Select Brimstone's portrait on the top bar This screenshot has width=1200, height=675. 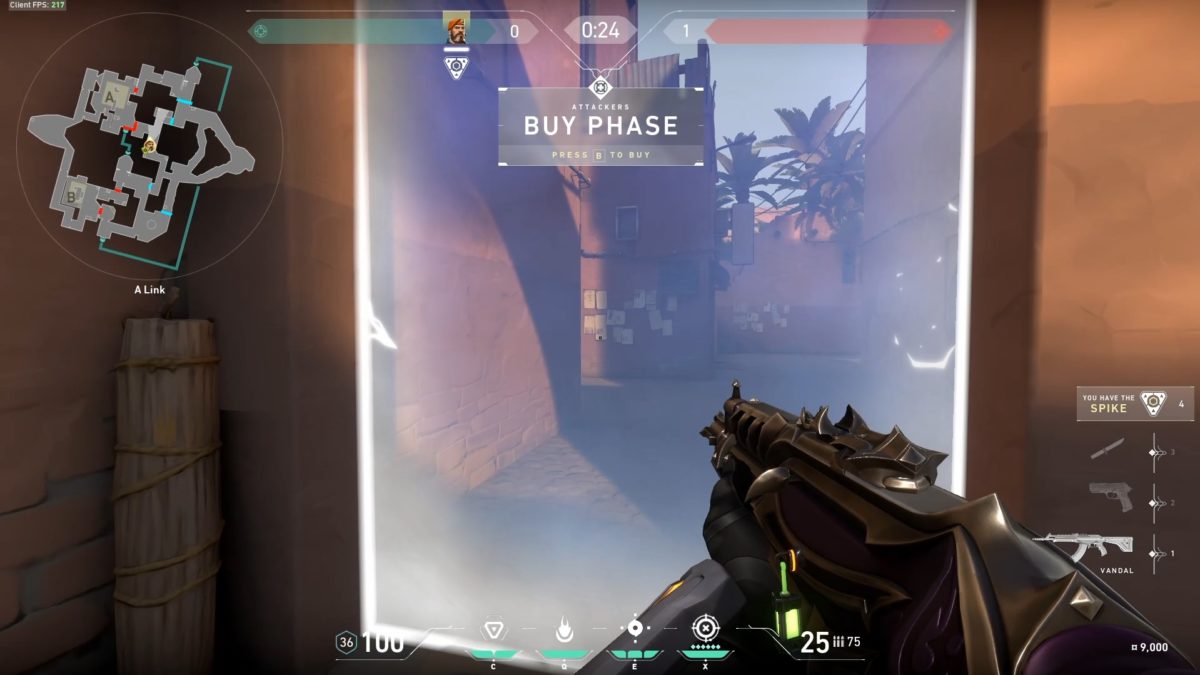(x=456, y=31)
